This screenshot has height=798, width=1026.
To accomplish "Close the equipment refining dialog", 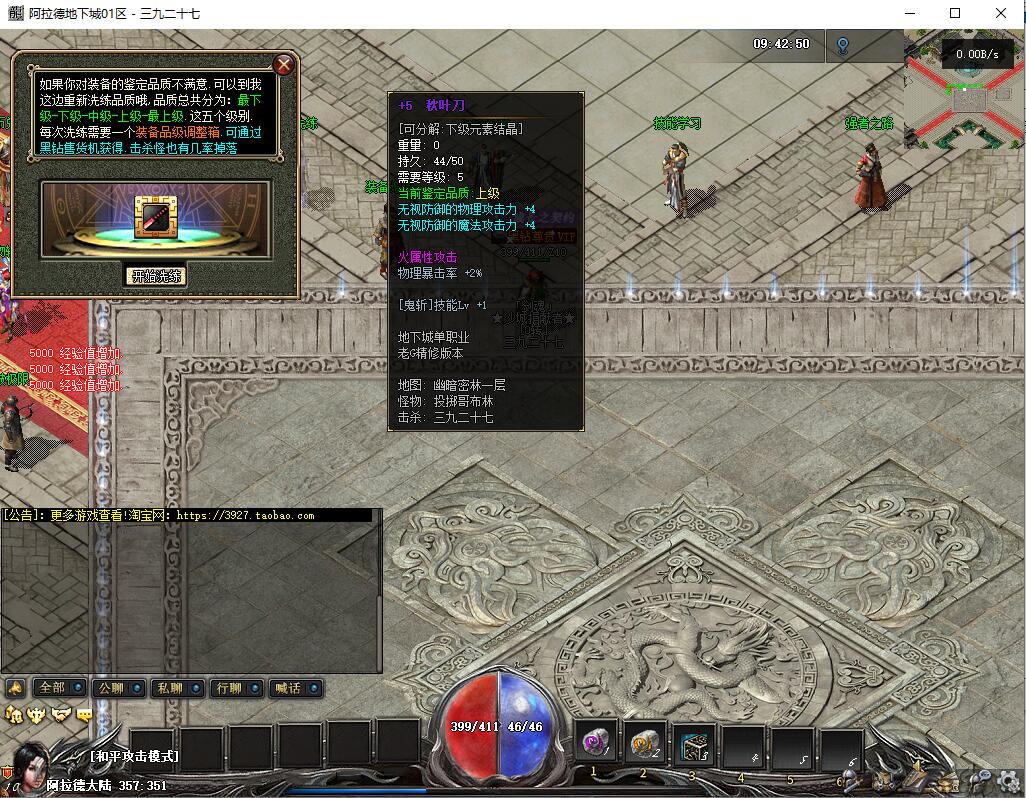I will tap(284, 66).
